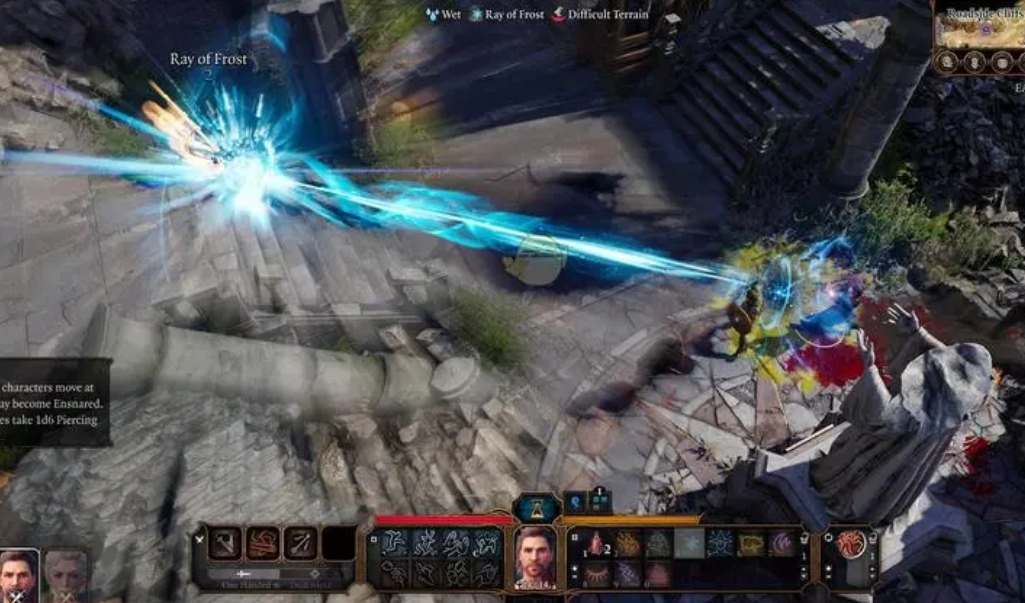
Task: Select the white-haired companion portrait
Action: (66, 576)
